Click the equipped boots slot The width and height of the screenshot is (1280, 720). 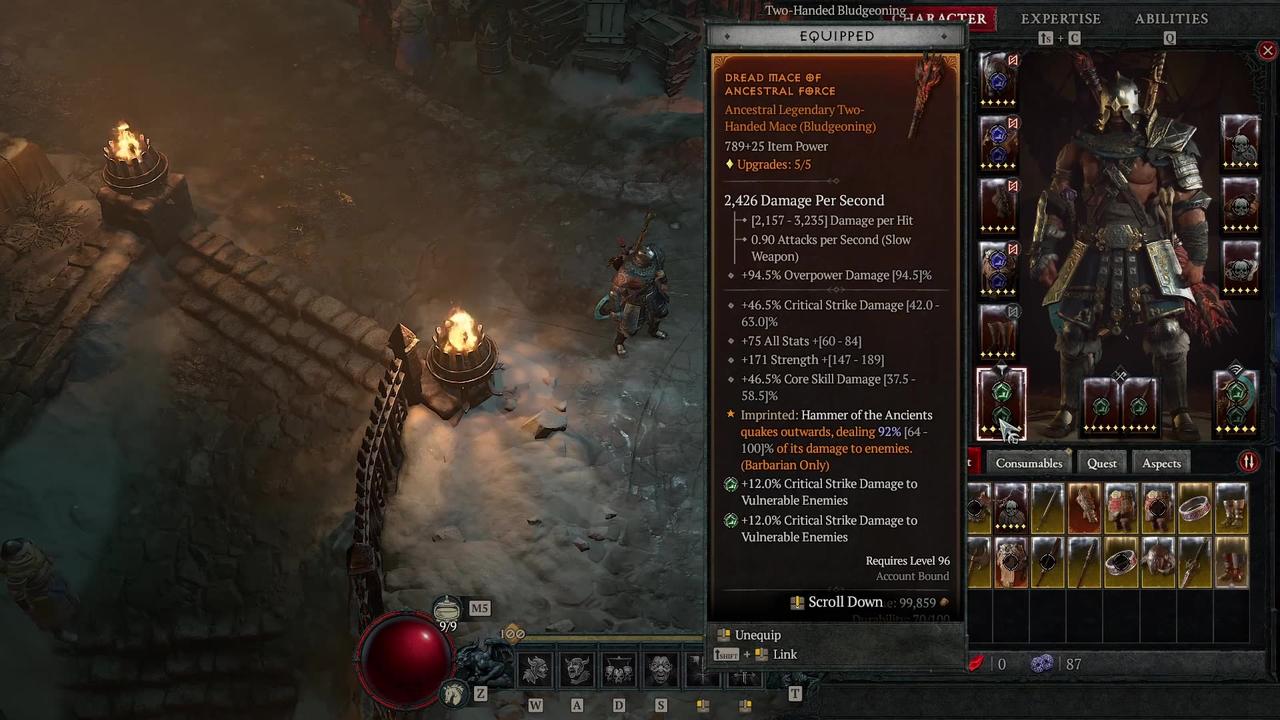coord(1000,330)
